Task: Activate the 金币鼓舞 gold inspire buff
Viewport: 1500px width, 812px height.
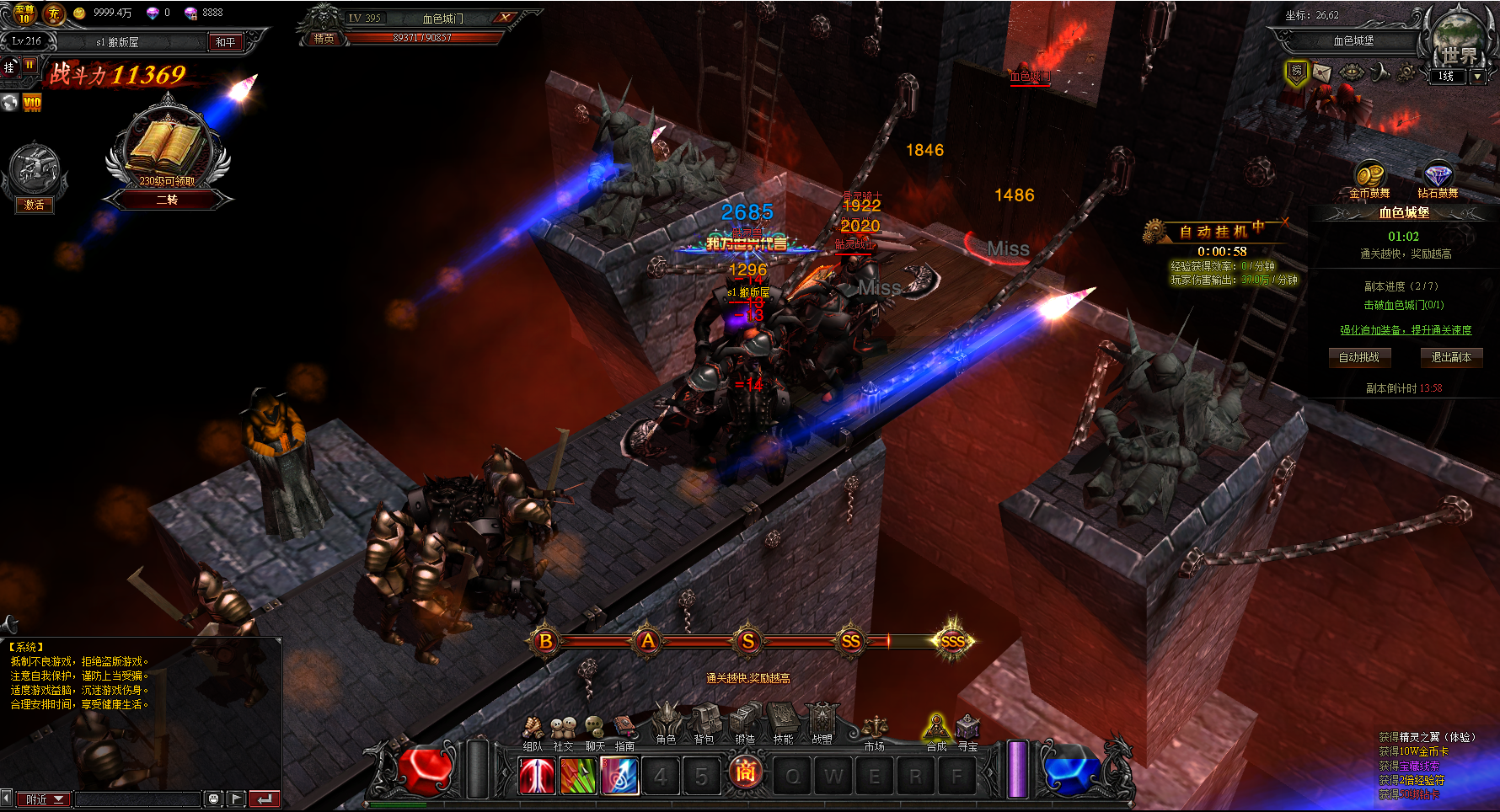Action: tap(1369, 177)
